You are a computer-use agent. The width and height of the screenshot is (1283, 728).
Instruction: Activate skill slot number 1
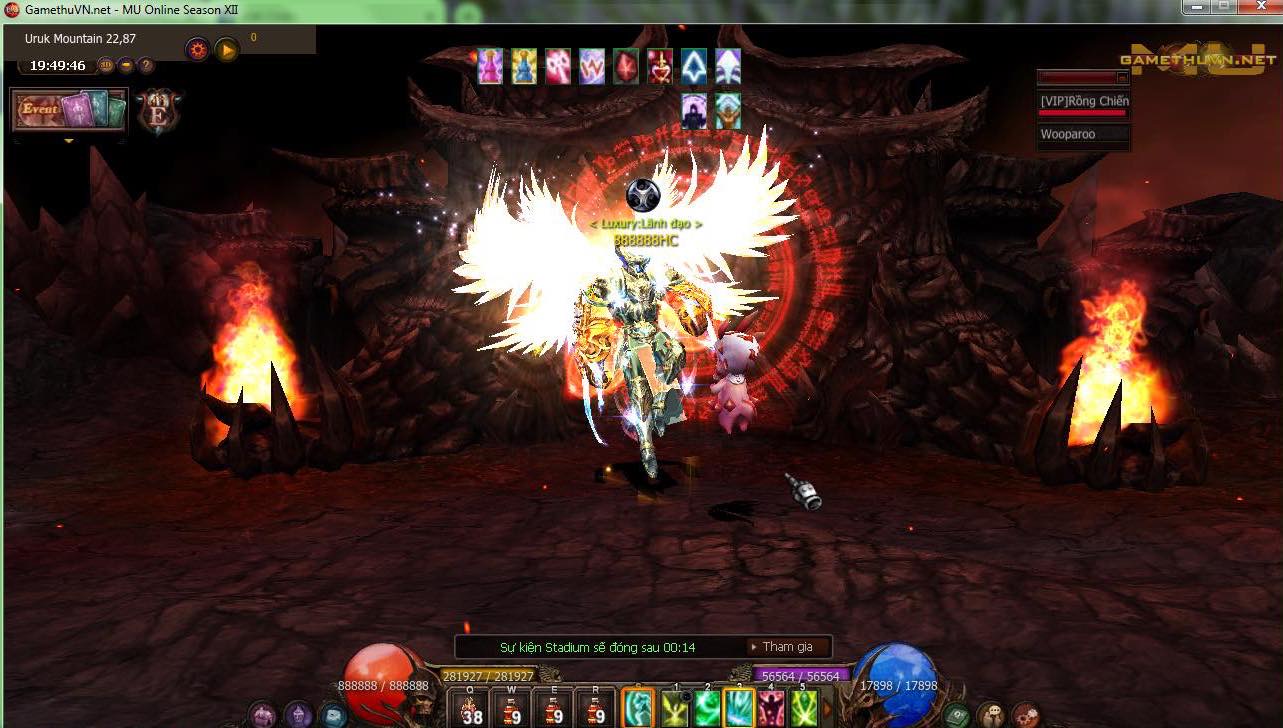(x=675, y=708)
